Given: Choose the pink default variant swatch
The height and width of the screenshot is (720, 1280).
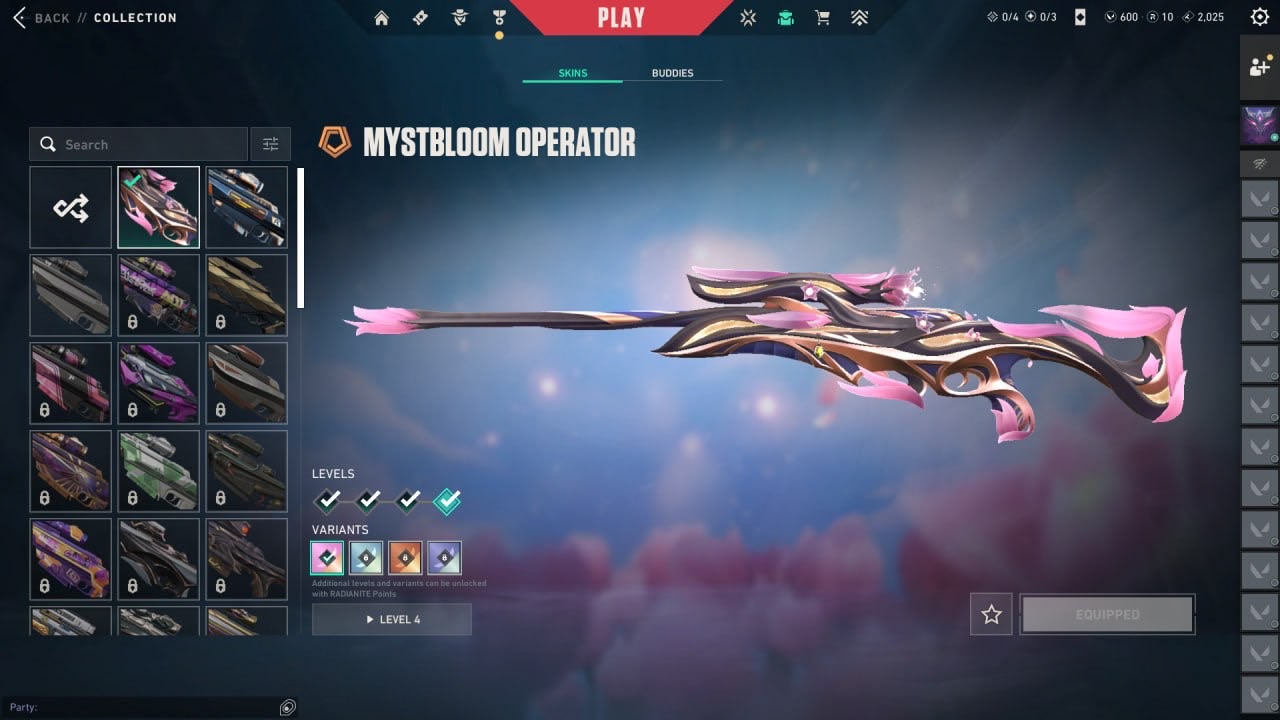Looking at the screenshot, I should (327, 557).
